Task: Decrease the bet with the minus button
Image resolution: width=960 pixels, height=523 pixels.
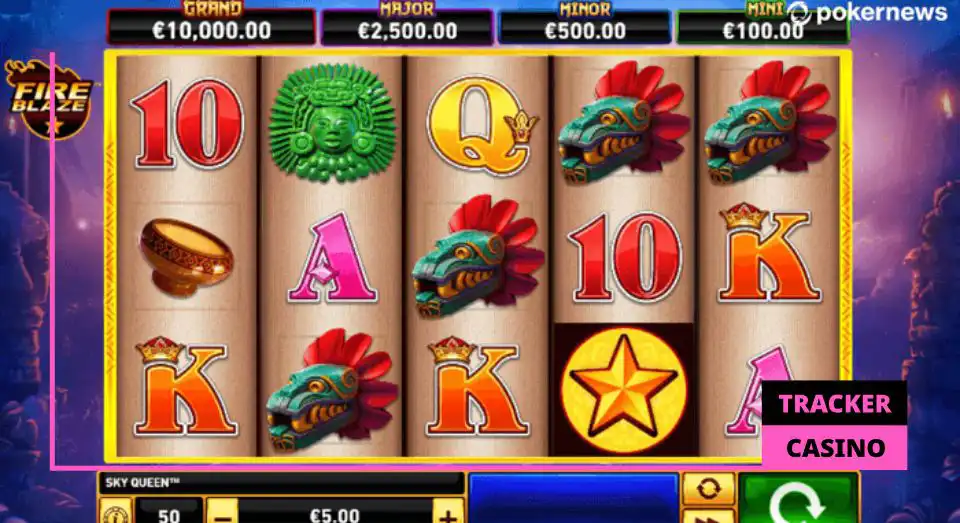Action: (224, 514)
